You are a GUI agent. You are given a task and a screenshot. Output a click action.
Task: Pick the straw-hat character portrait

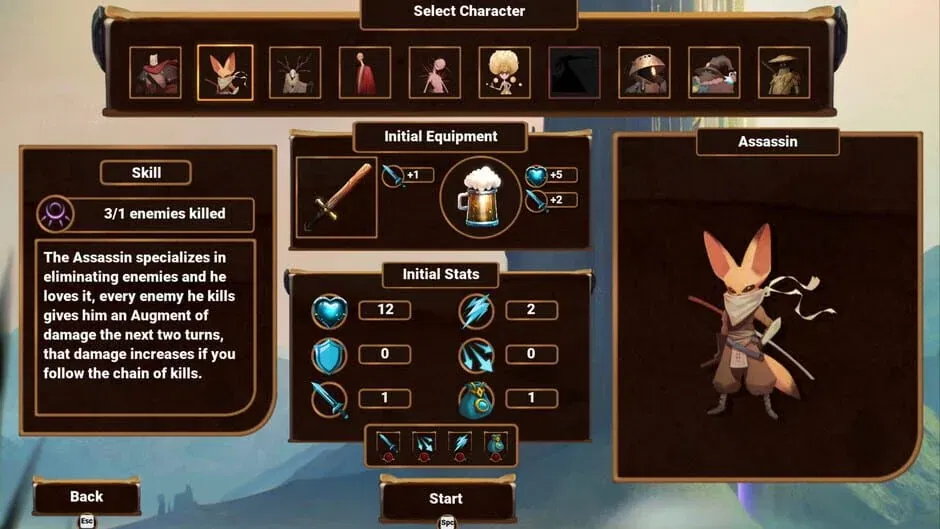pos(784,73)
